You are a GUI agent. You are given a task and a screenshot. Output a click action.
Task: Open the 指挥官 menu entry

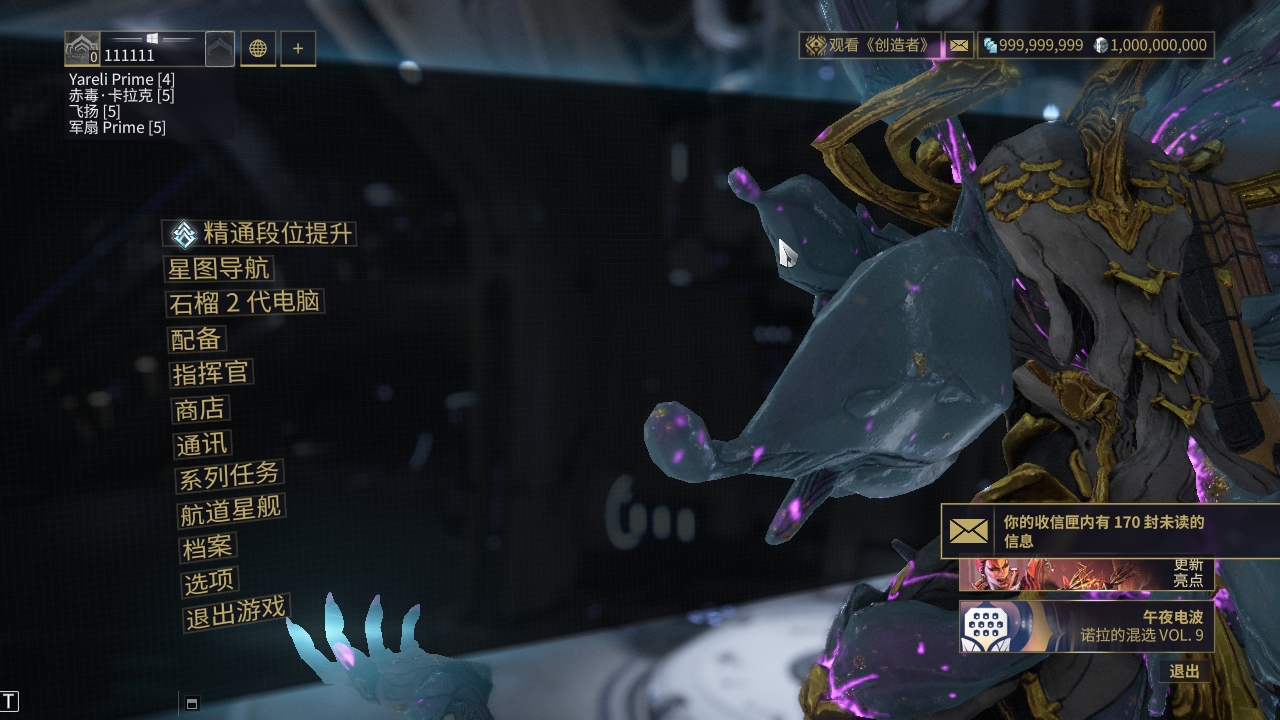211,374
